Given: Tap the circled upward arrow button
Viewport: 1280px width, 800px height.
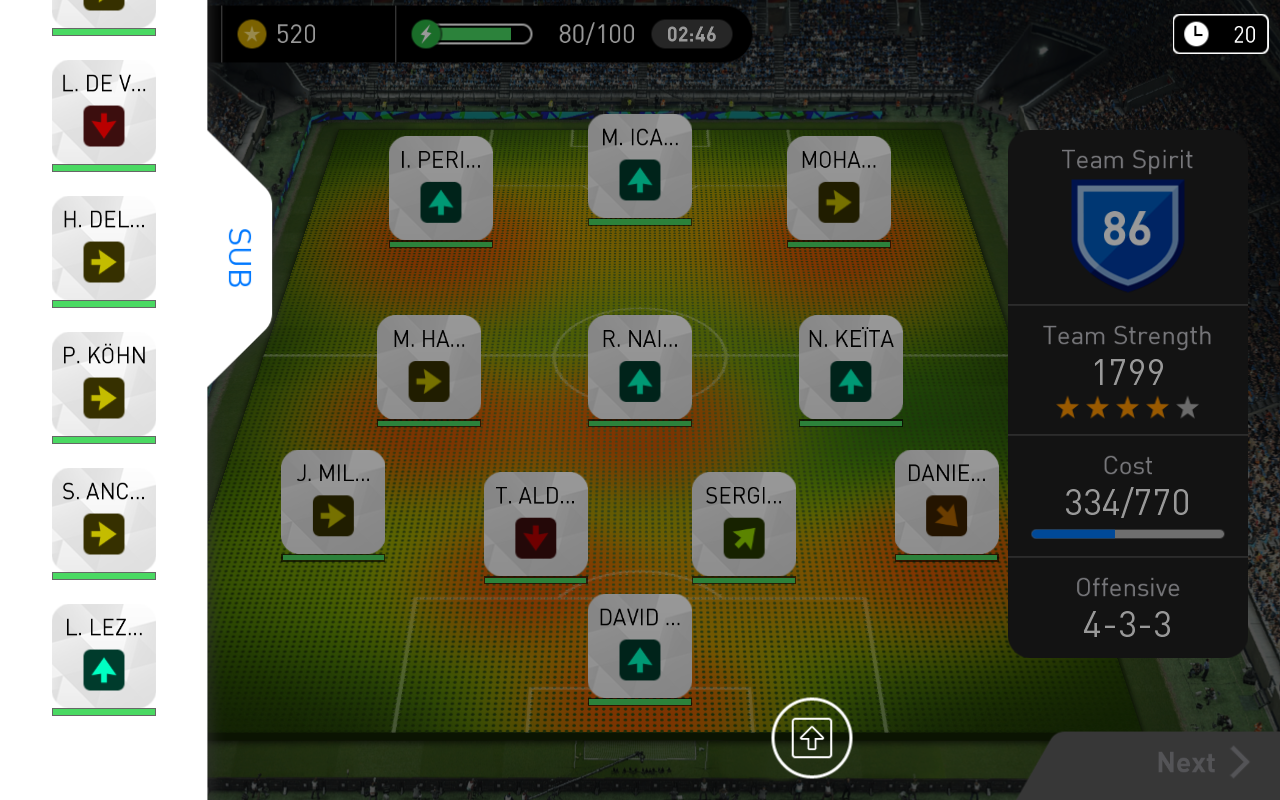Looking at the screenshot, I should coord(812,739).
